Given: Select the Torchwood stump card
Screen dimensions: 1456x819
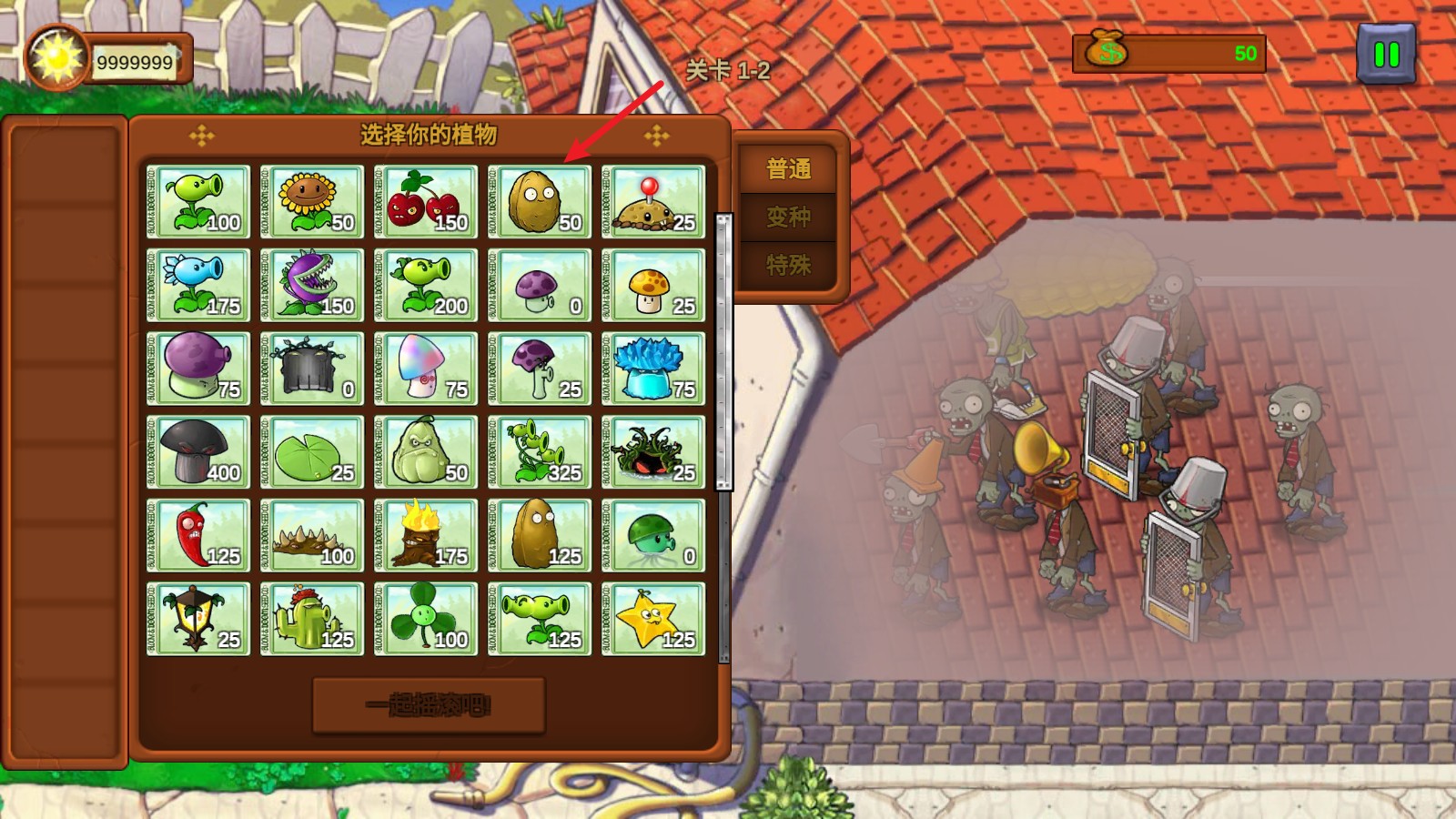Looking at the screenshot, I should pos(426,536).
